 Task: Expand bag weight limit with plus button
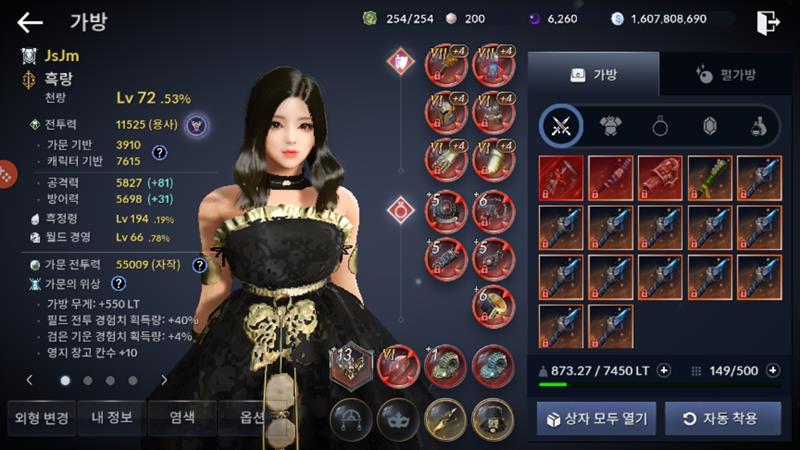[x=663, y=371]
